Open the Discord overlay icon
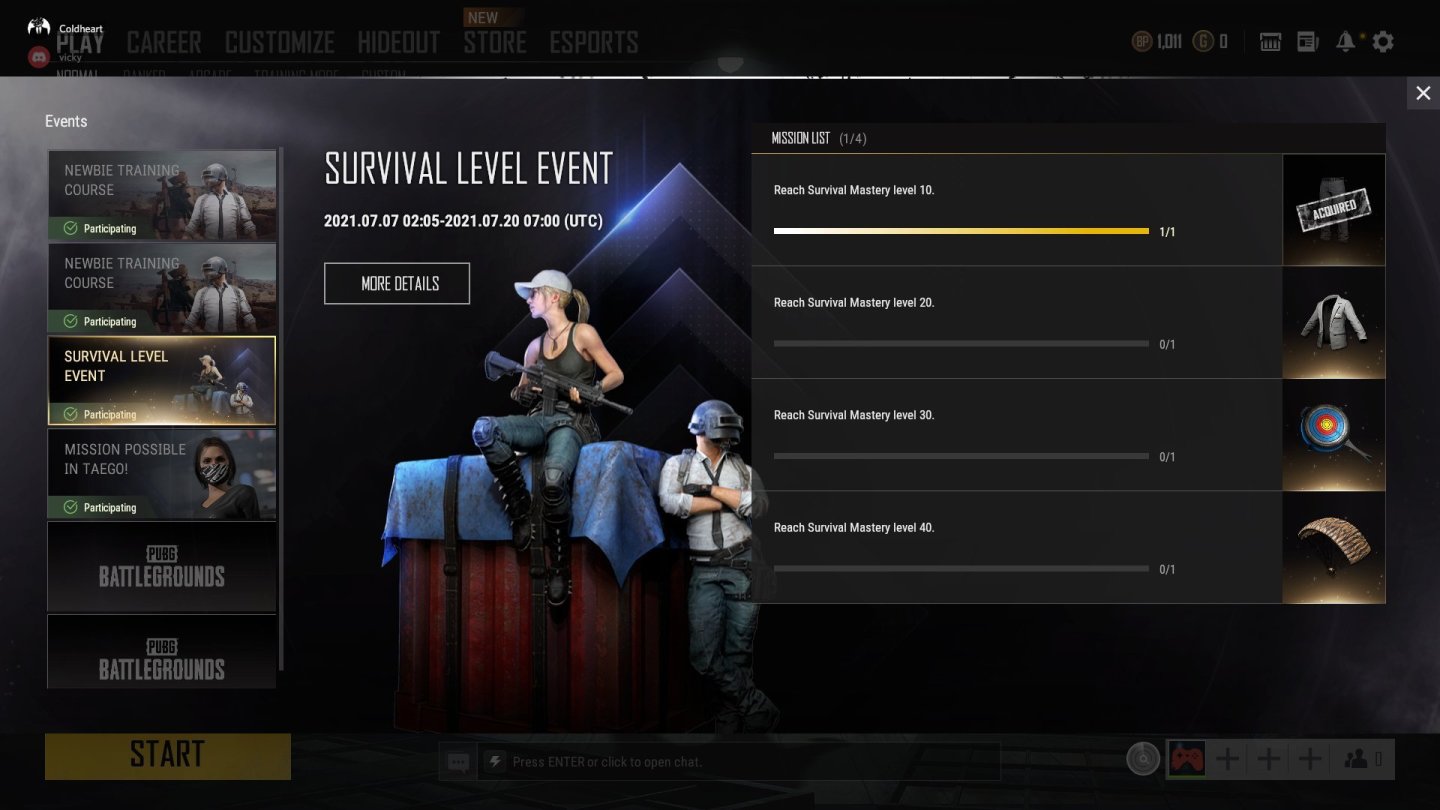This screenshot has width=1440, height=810. click(x=38, y=57)
